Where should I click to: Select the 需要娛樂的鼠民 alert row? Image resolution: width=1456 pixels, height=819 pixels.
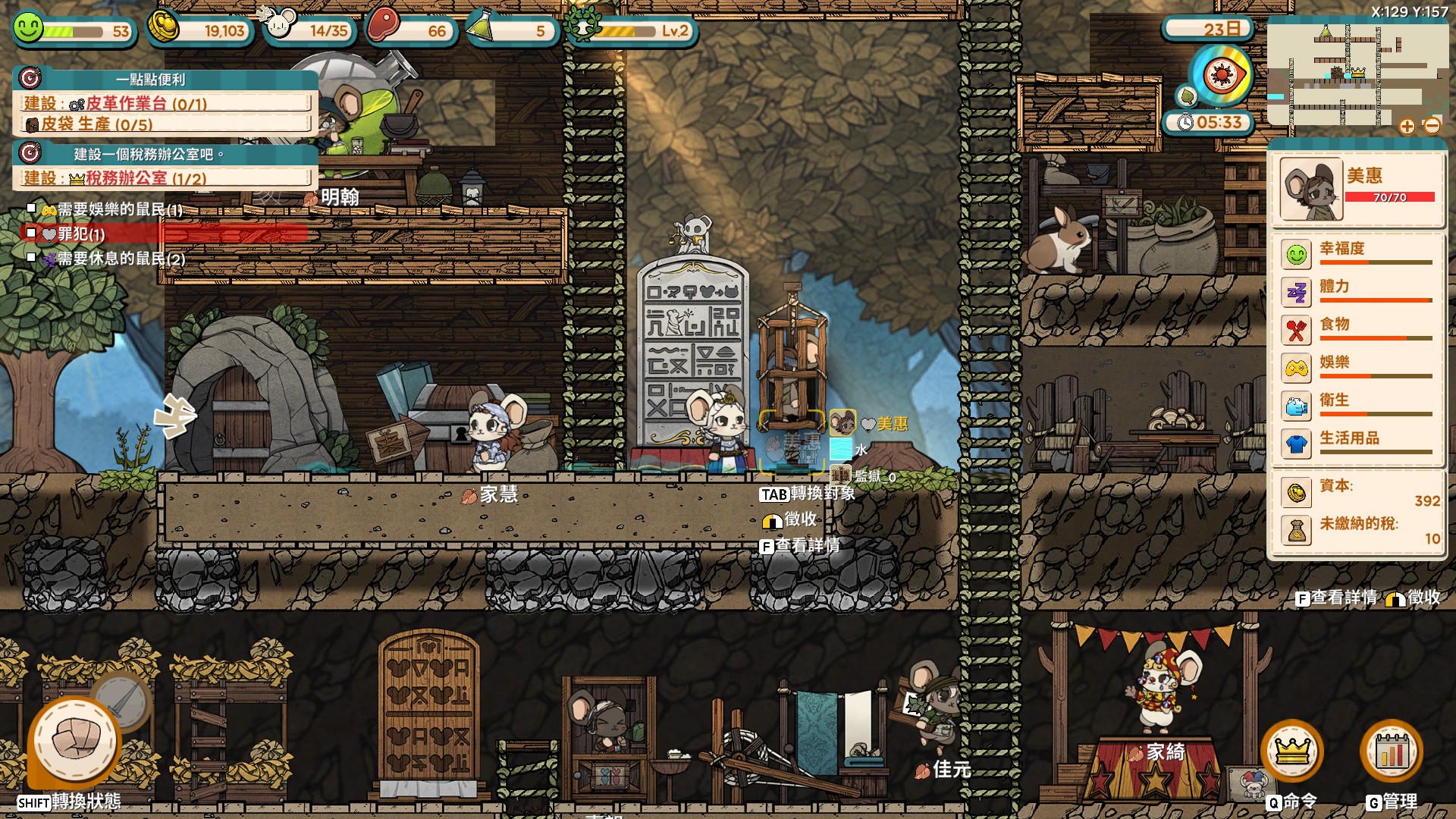114,210
